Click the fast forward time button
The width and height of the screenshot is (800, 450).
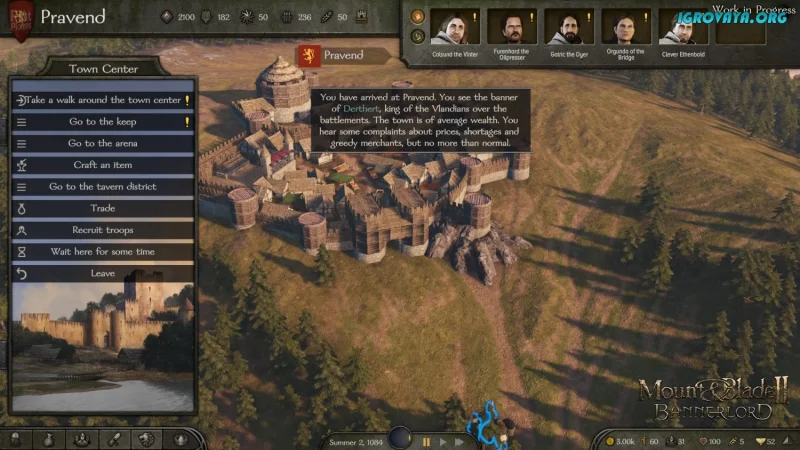point(459,441)
